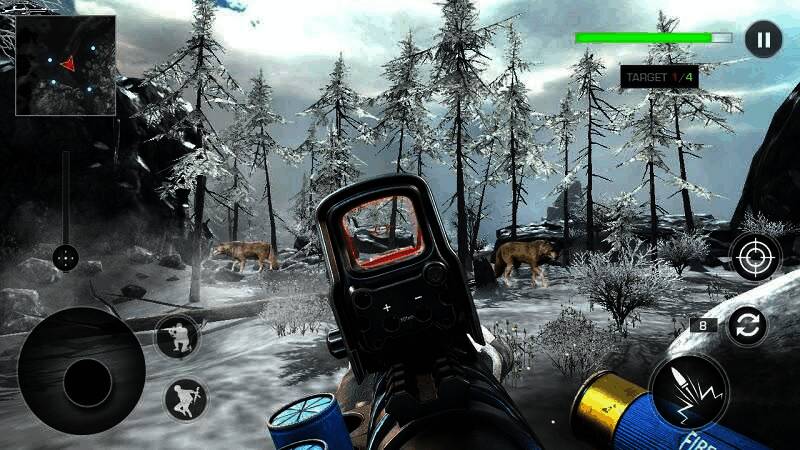Tap the crouching soldier stance button
800x450 pixels.
pyautogui.click(x=177, y=336)
